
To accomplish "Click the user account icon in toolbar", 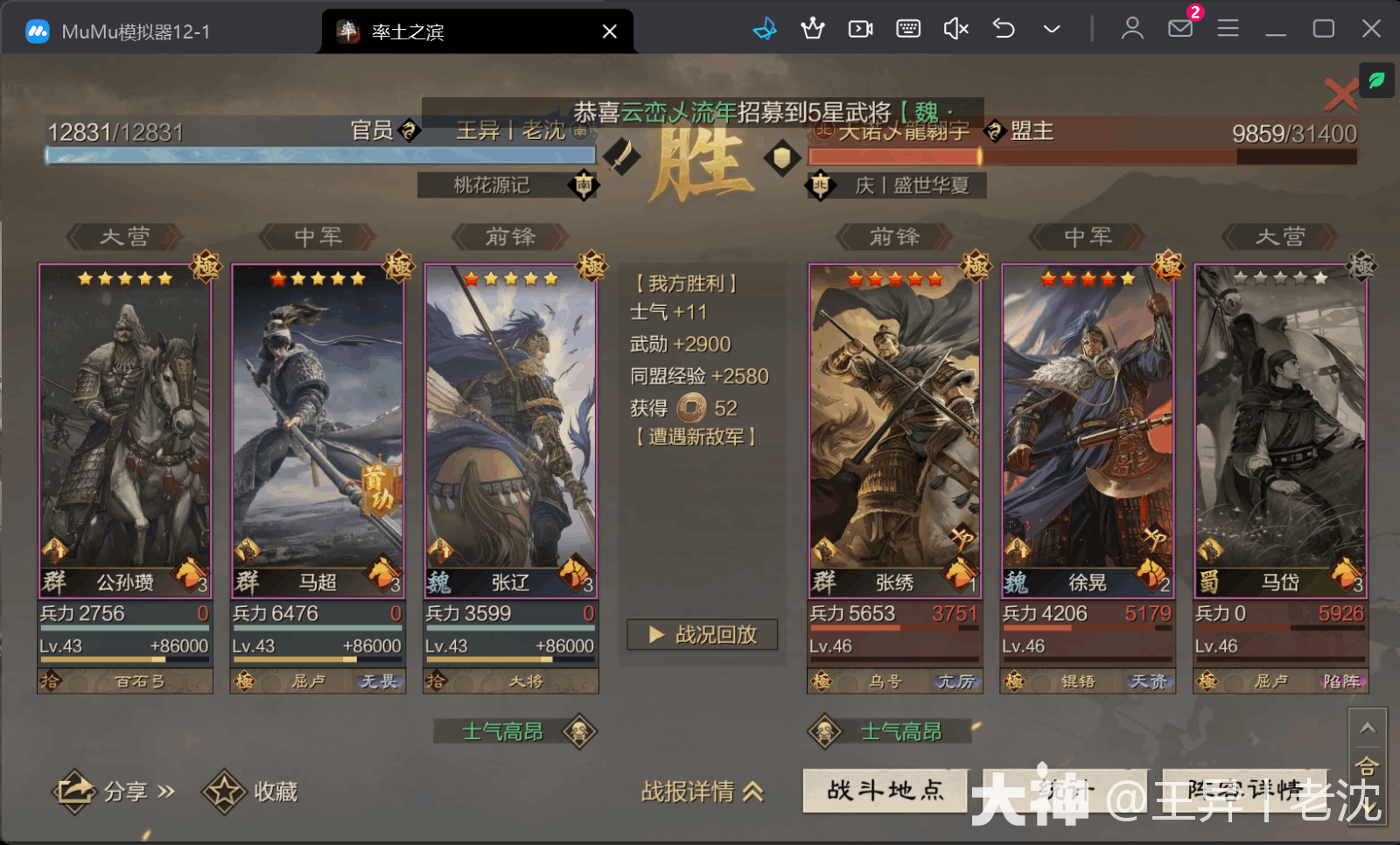I will 1131,29.
